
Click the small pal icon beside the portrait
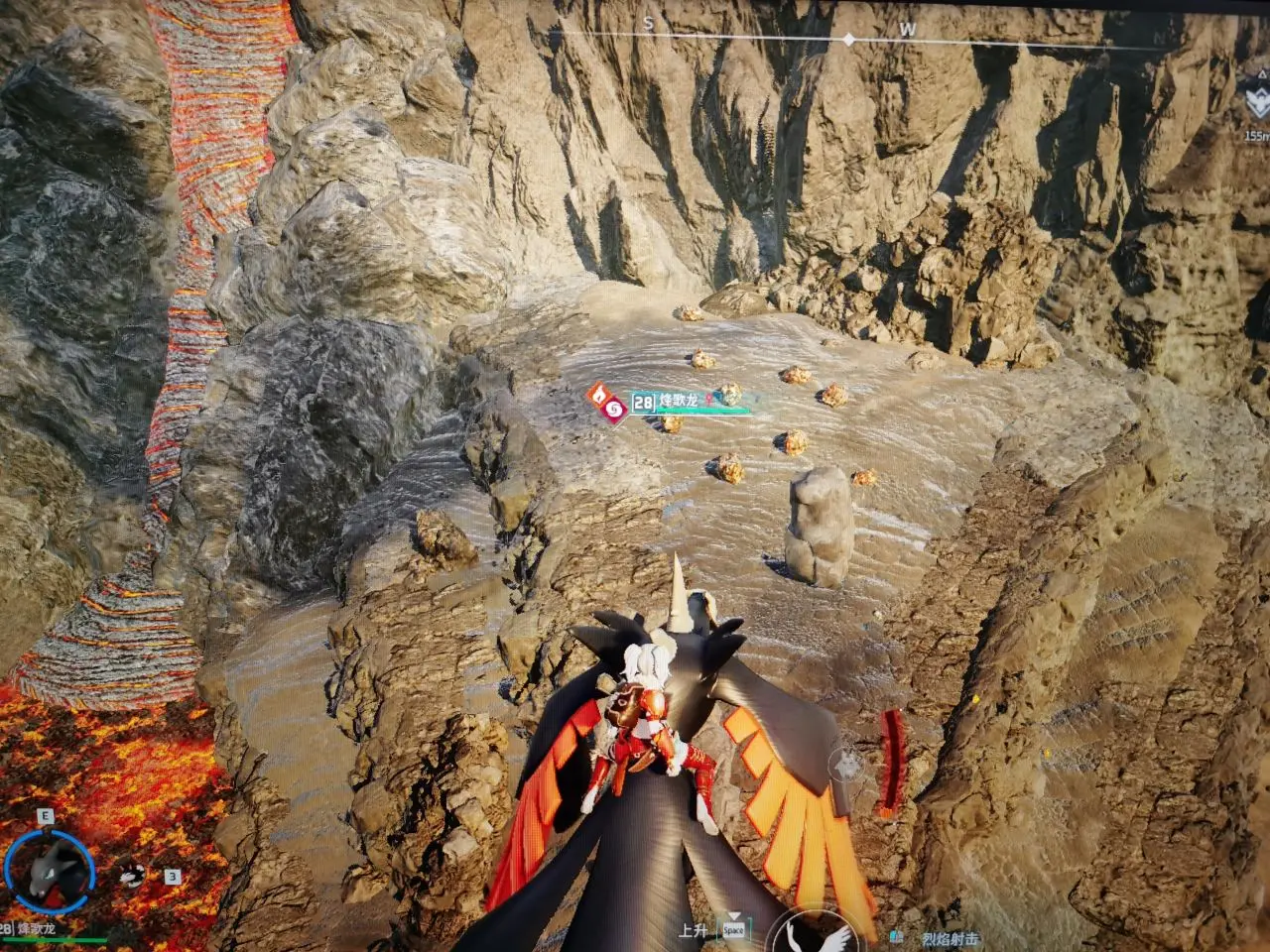point(131,875)
